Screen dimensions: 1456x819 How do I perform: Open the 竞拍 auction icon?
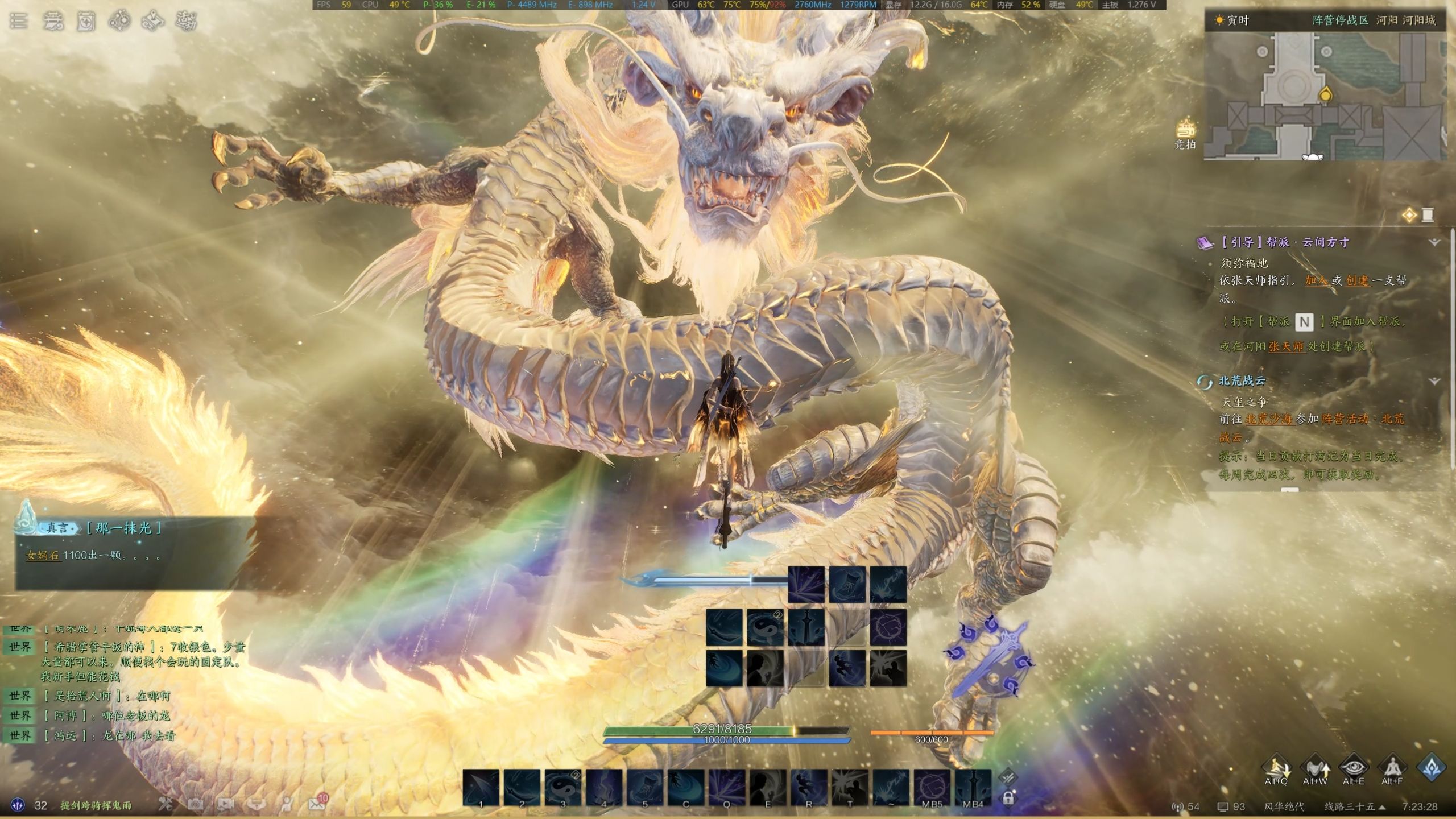coord(1185,134)
